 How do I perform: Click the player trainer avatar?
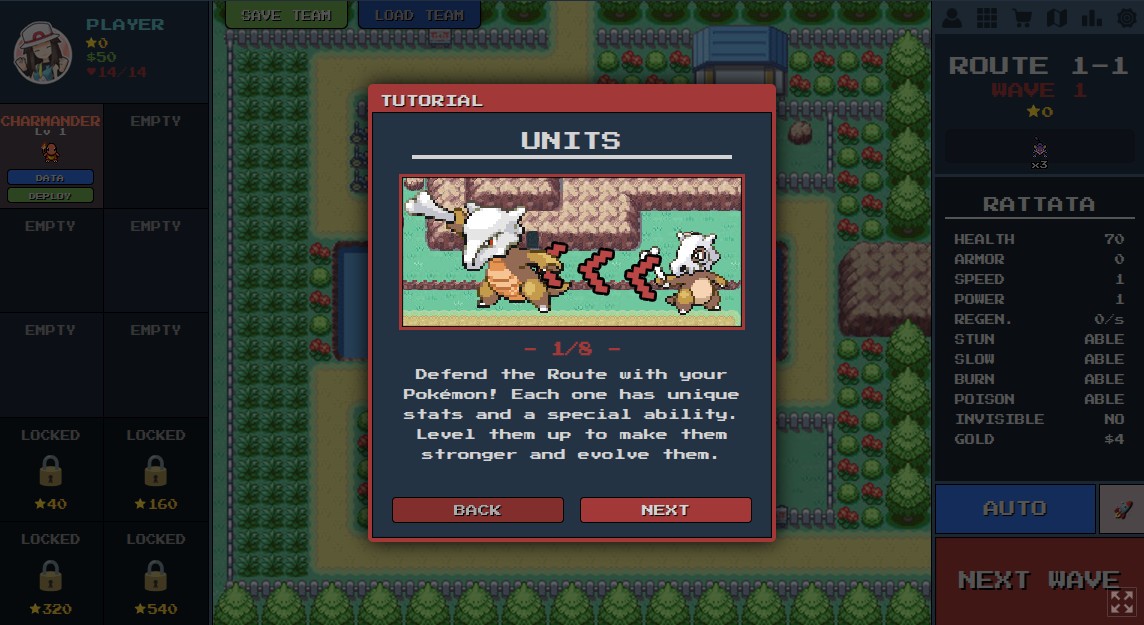(x=42, y=52)
